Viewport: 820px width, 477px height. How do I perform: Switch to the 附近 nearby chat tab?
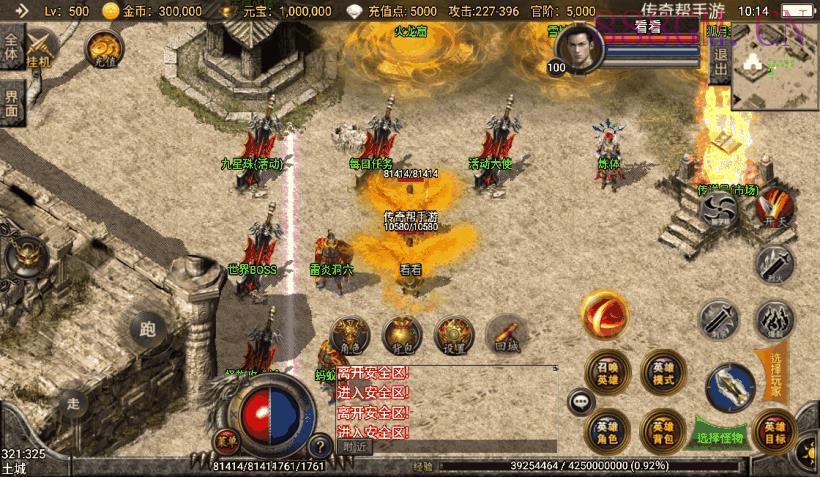pyautogui.click(x=354, y=447)
